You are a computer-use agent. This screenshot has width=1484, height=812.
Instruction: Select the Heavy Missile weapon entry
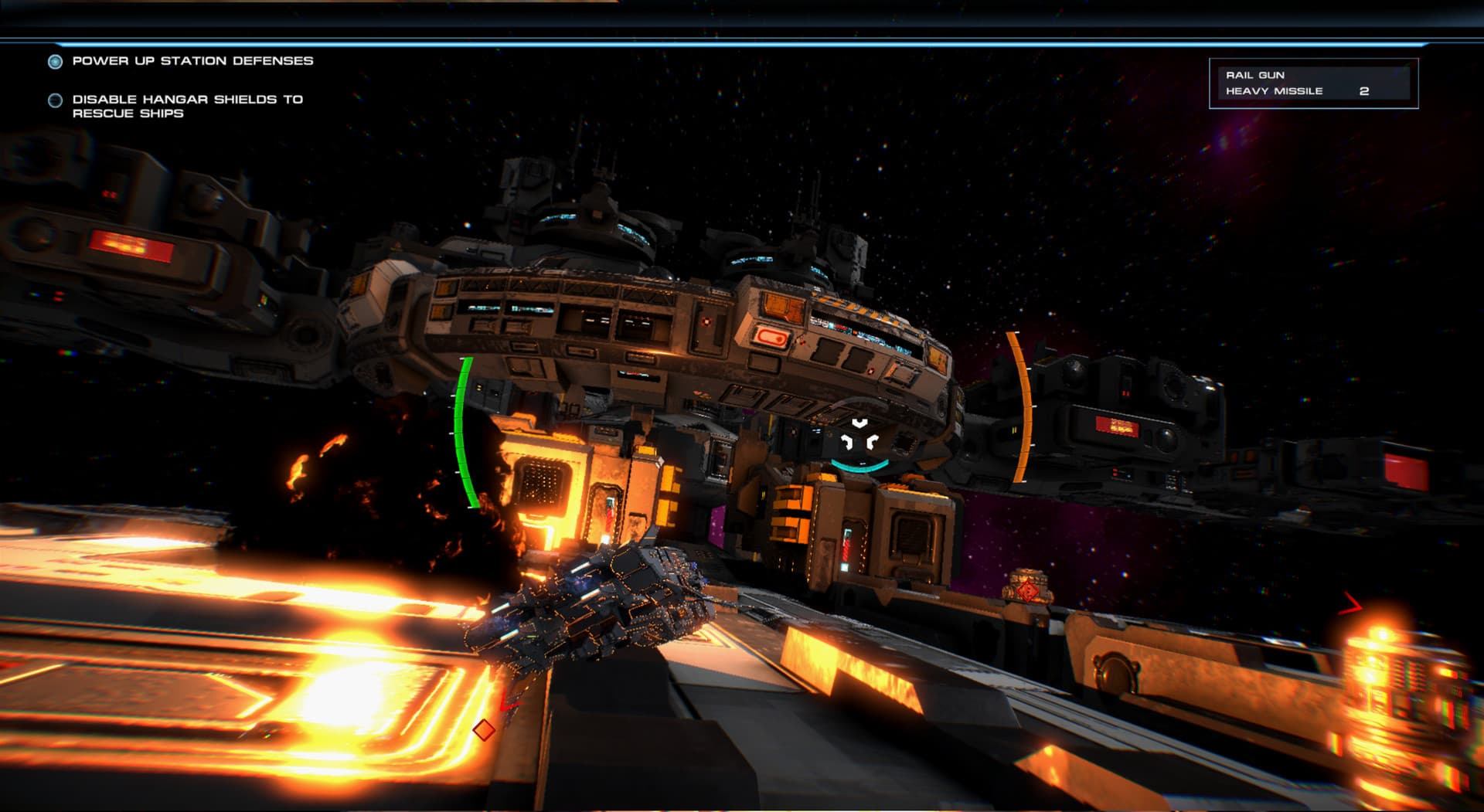[1273, 90]
